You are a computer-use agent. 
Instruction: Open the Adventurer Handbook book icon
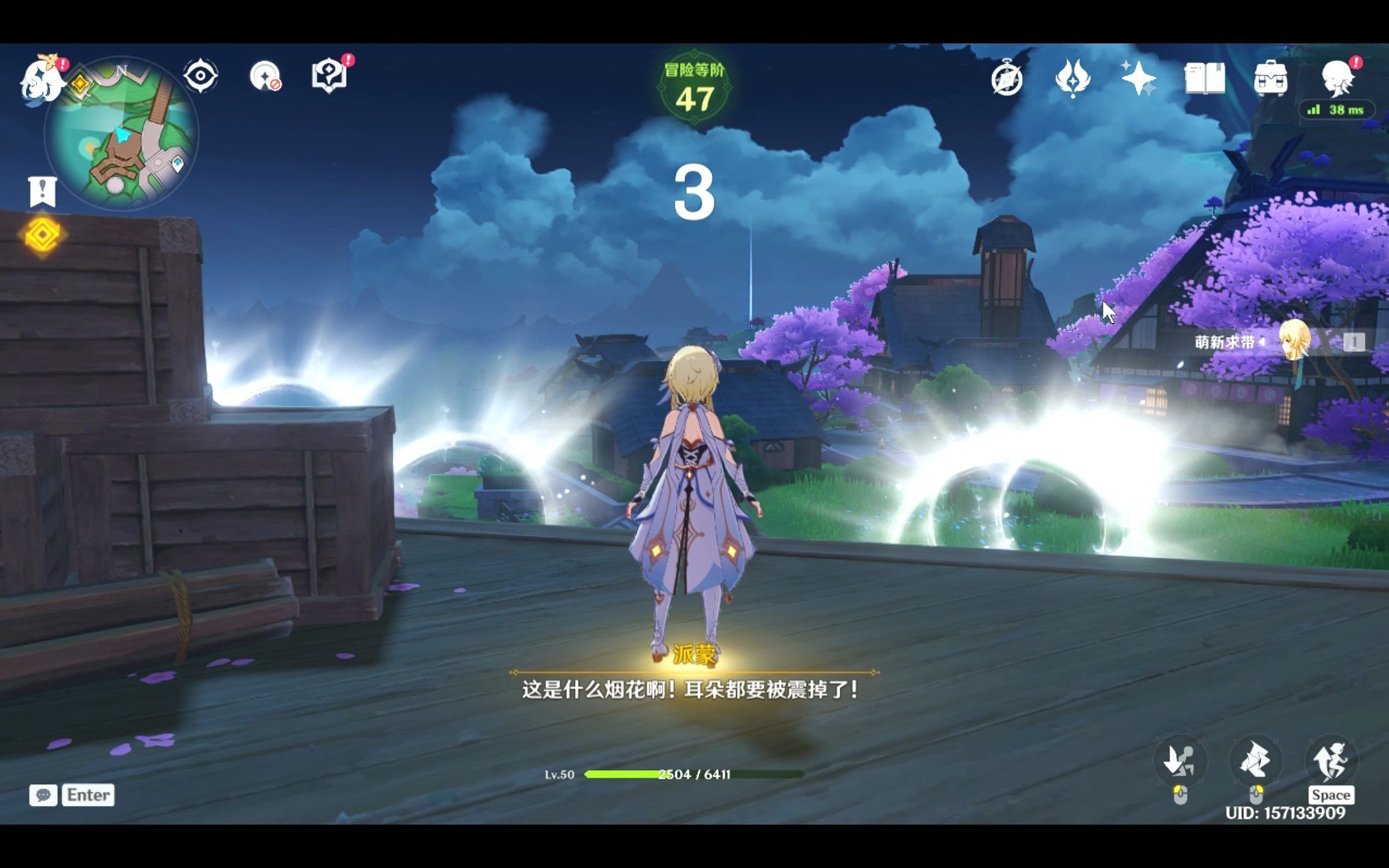point(1206,77)
